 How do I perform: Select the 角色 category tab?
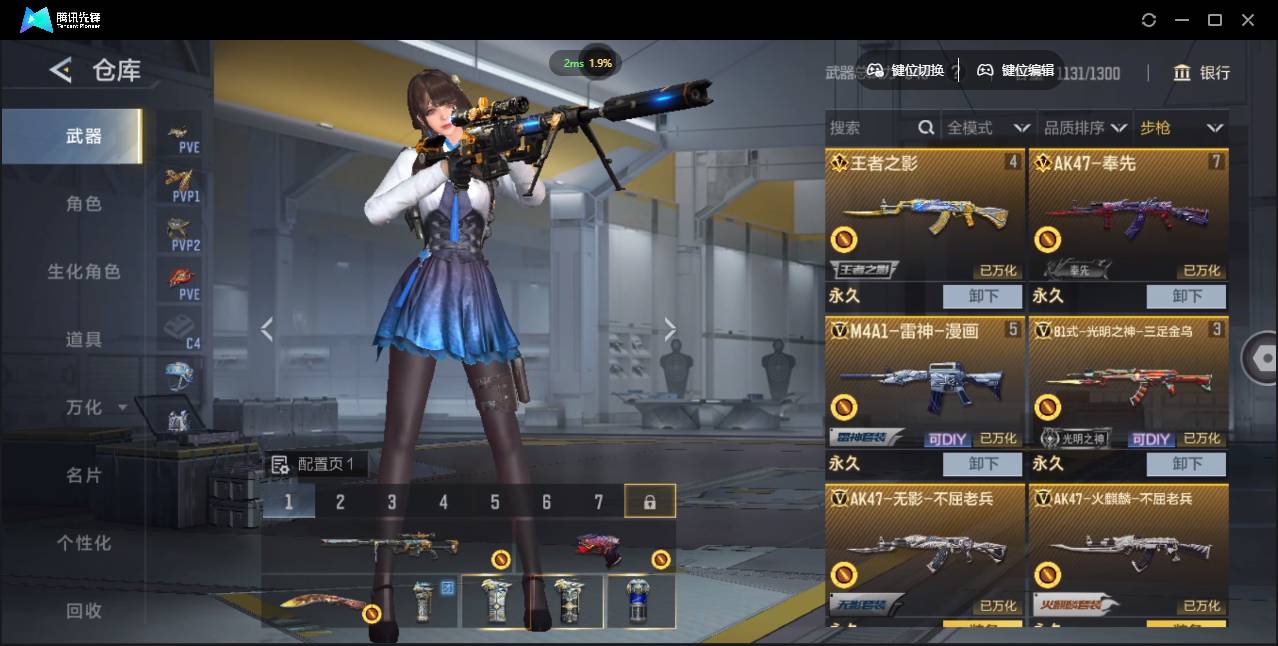pyautogui.click(x=84, y=204)
